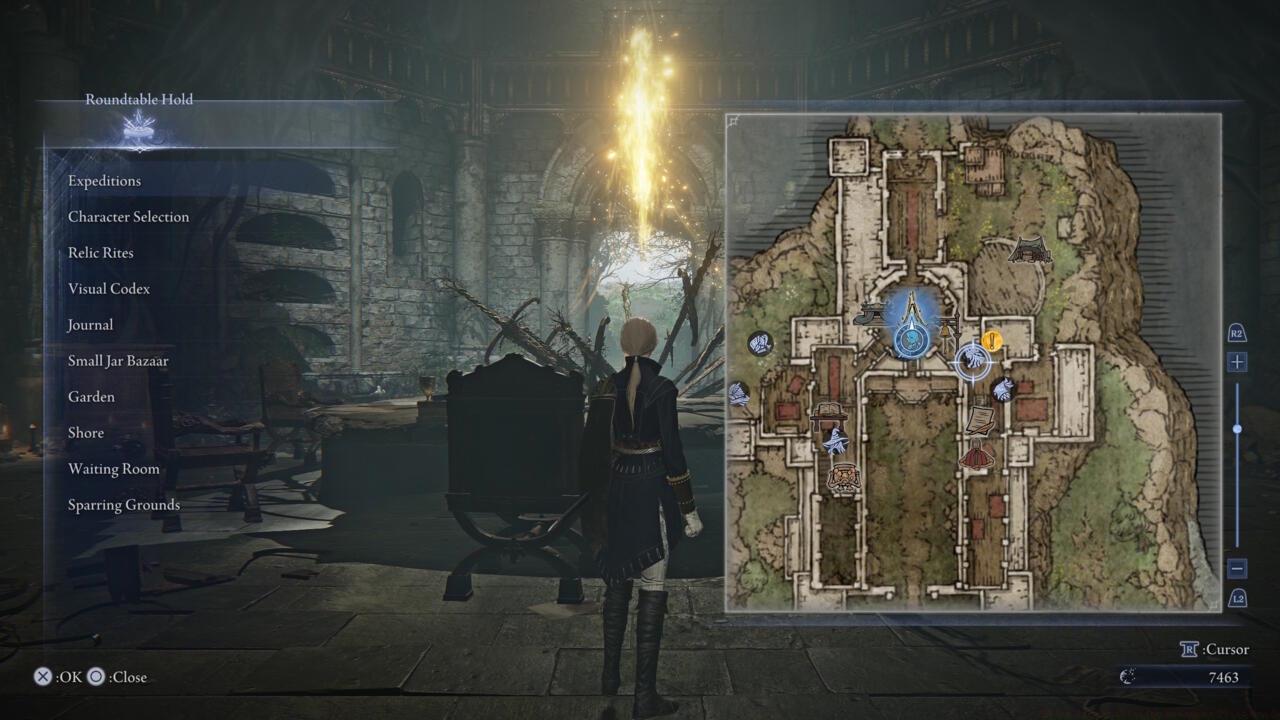Click the letter scroll icon on the map

click(978, 418)
